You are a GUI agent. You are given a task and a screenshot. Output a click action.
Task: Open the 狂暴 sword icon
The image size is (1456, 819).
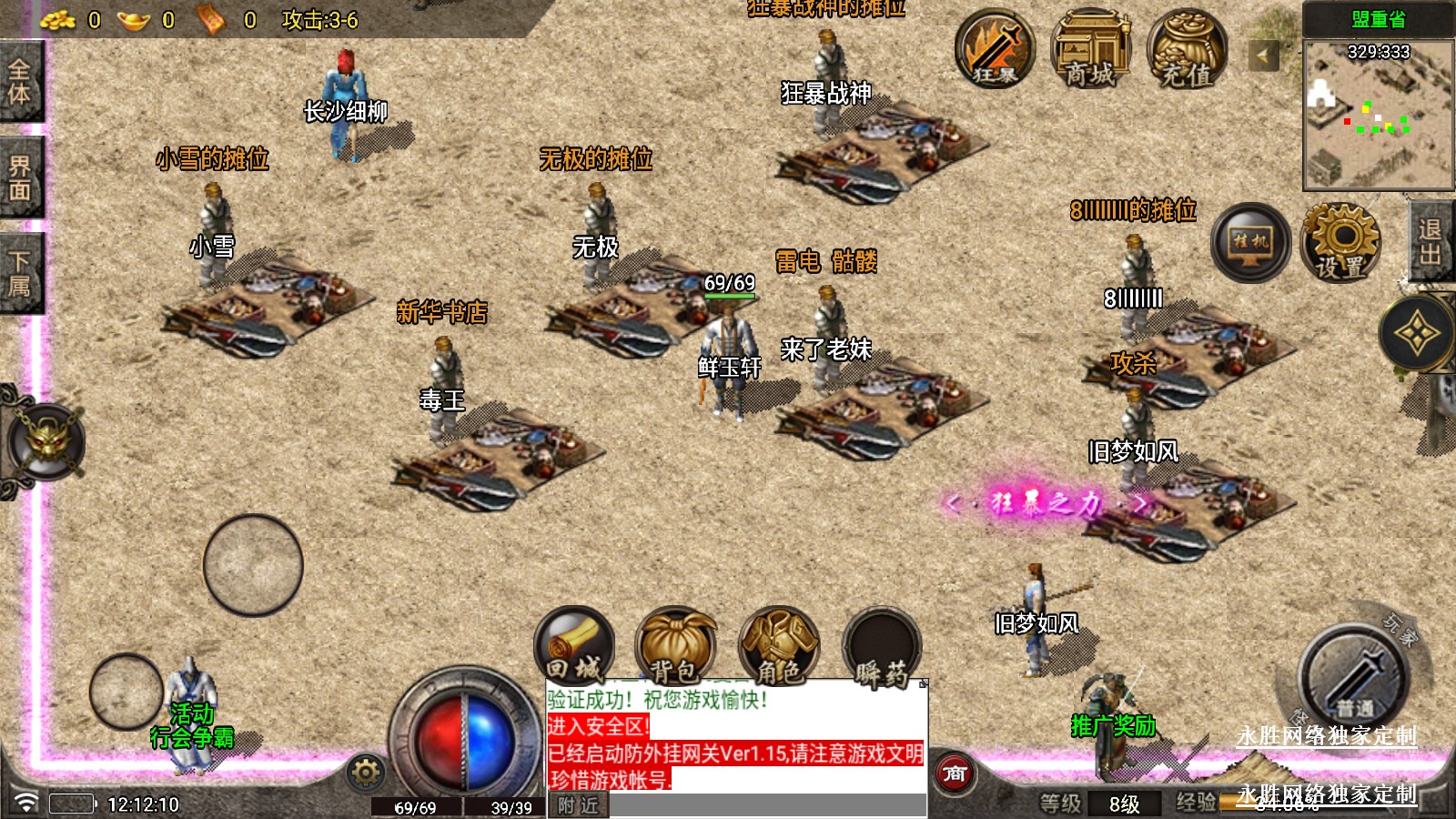[x=995, y=48]
